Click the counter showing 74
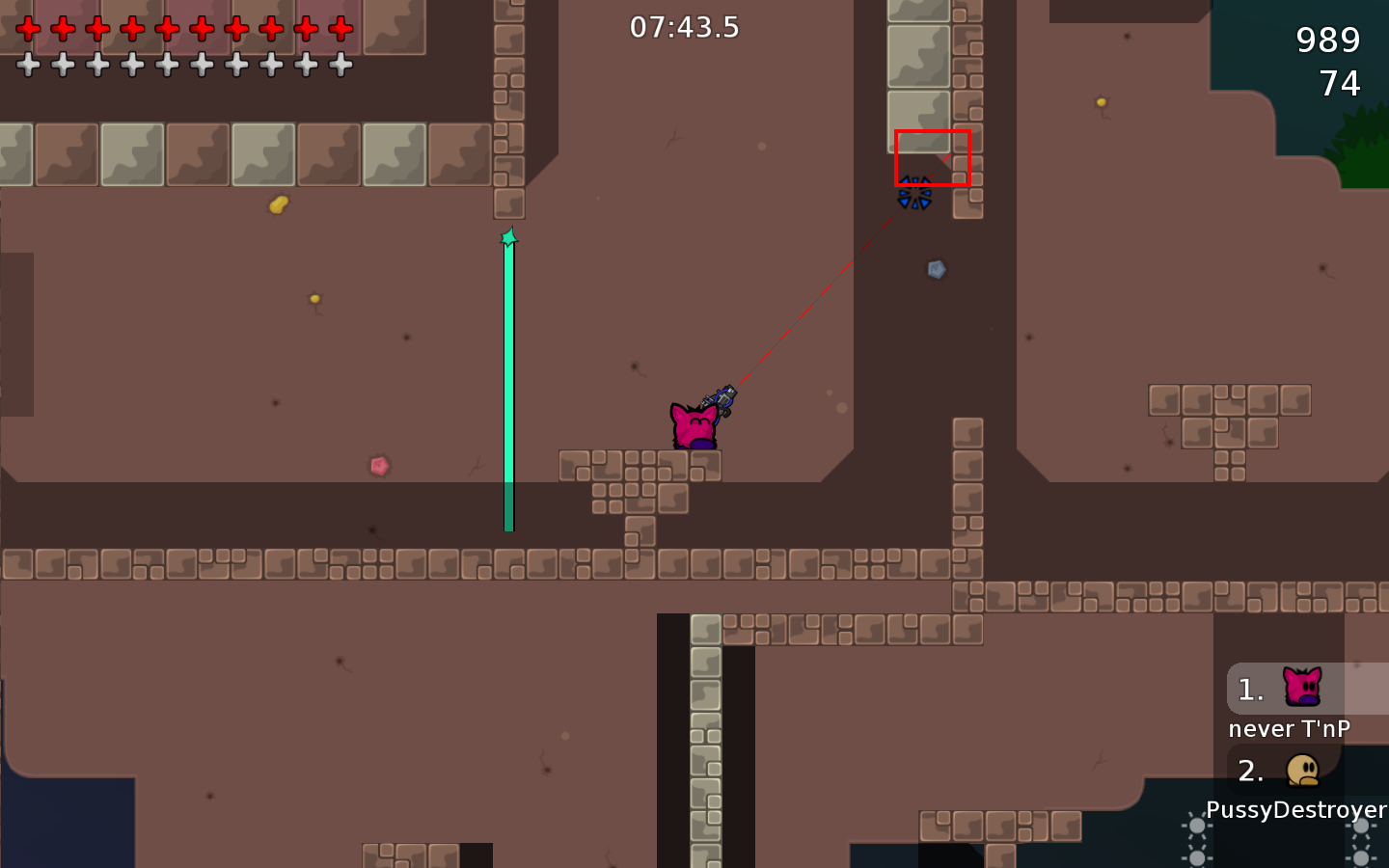The height and width of the screenshot is (868, 1389). pyautogui.click(x=1339, y=84)
